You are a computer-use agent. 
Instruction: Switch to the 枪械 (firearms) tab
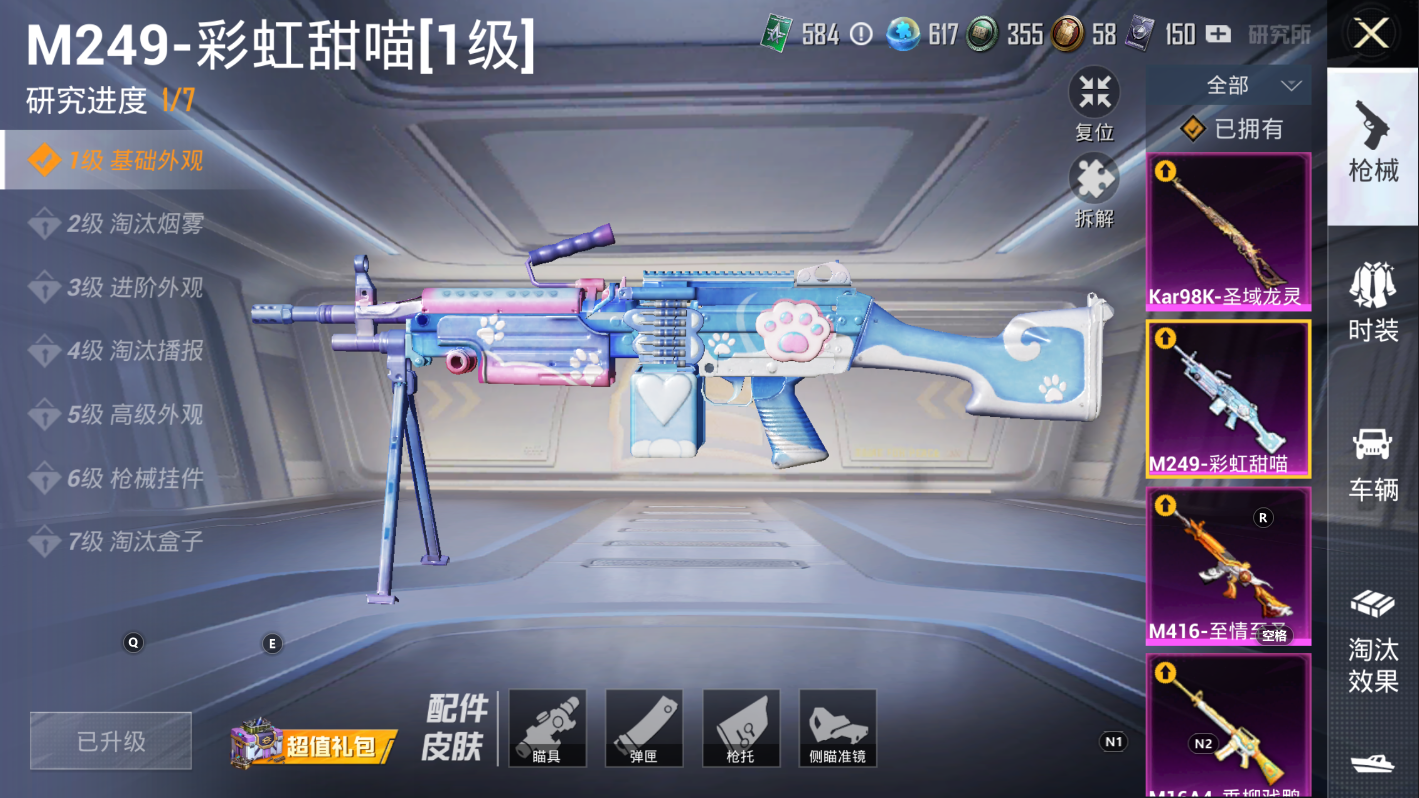[1373, 142]
